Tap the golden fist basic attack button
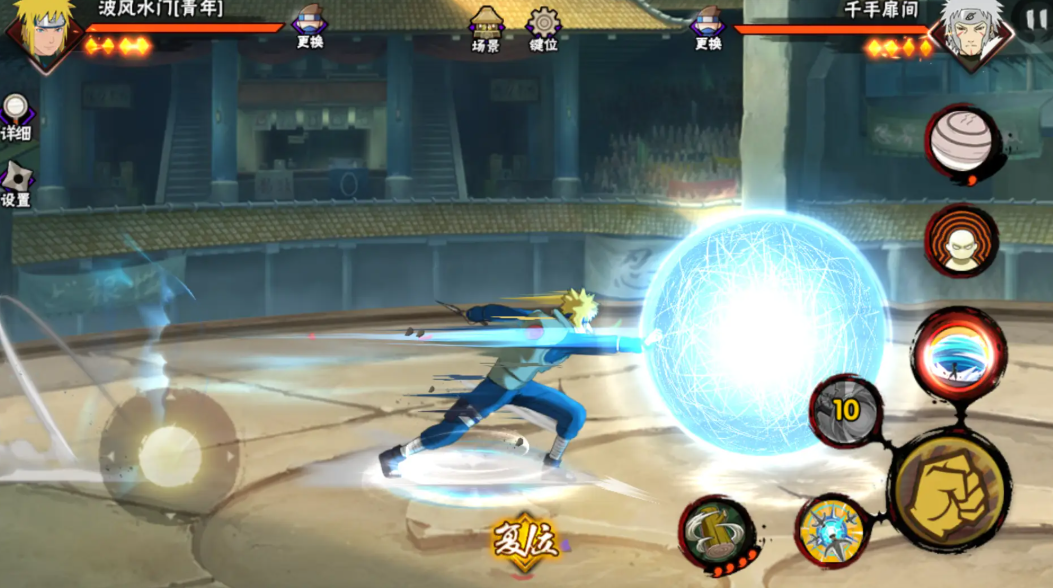The width and height of the screenshot is (1053, 588). pyautogui.click(x=949, y=490)
